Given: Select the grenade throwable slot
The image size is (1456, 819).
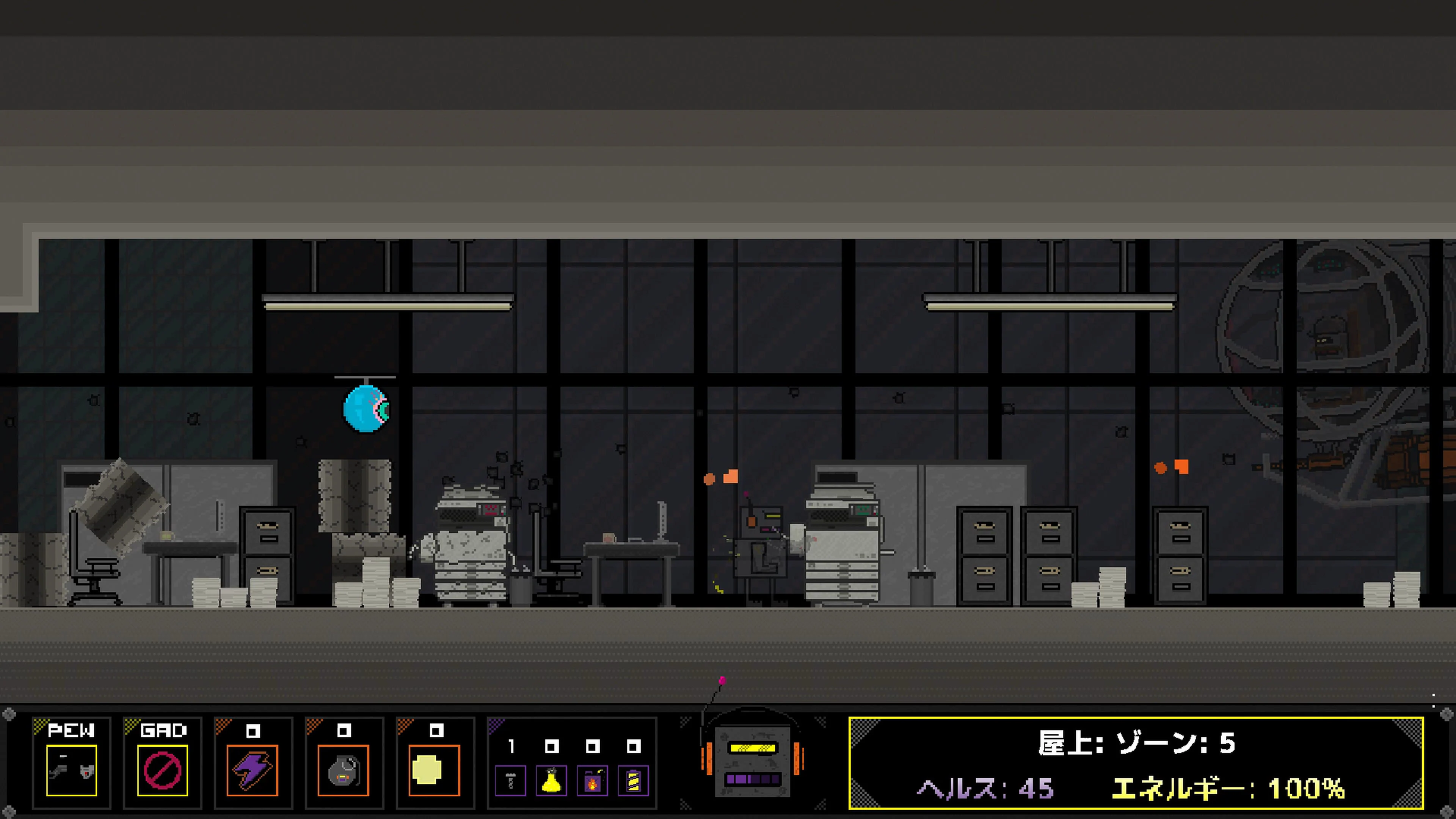Looking at the screenshot, I should pyautogui.click(x=344, y=770).
